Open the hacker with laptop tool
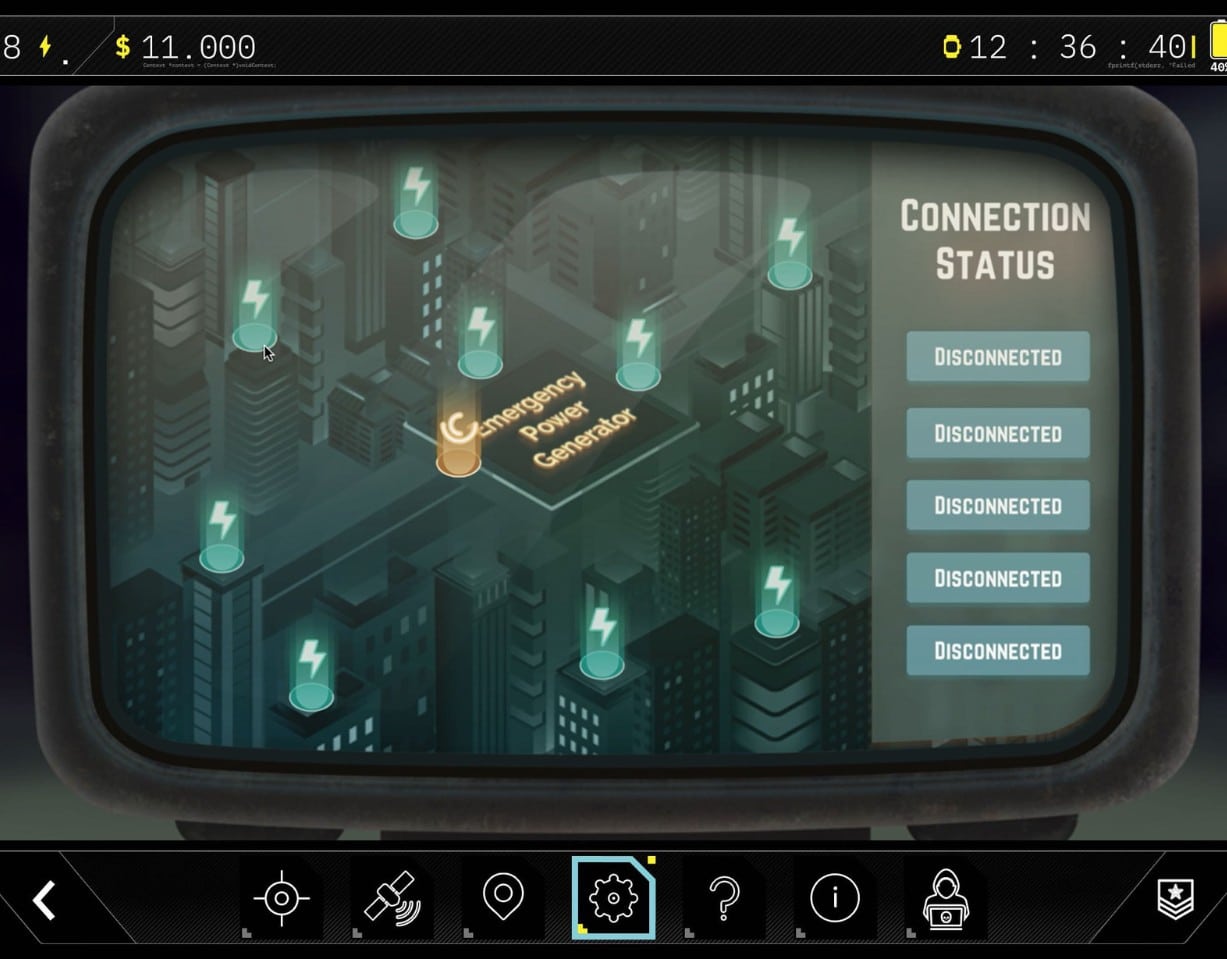Viewport: 1227px width, 959px height. coord(945,898)
